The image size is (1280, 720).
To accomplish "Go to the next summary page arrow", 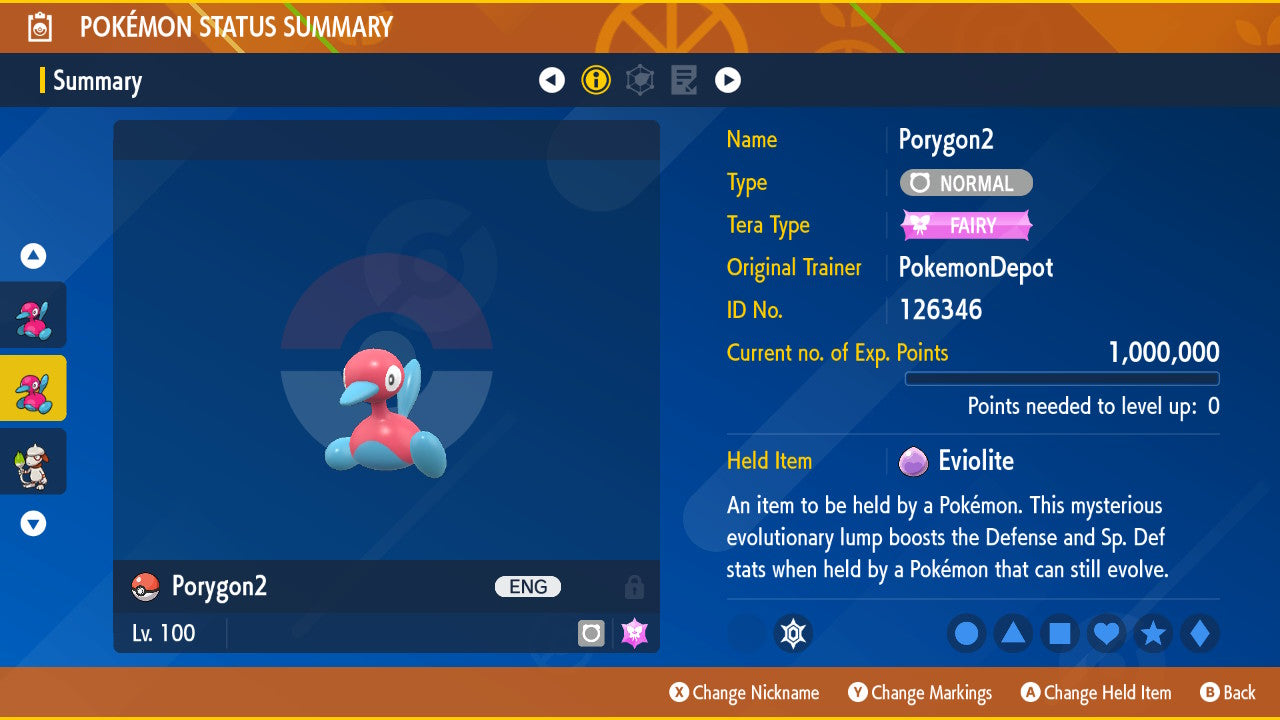I will (x=728, y=80).
